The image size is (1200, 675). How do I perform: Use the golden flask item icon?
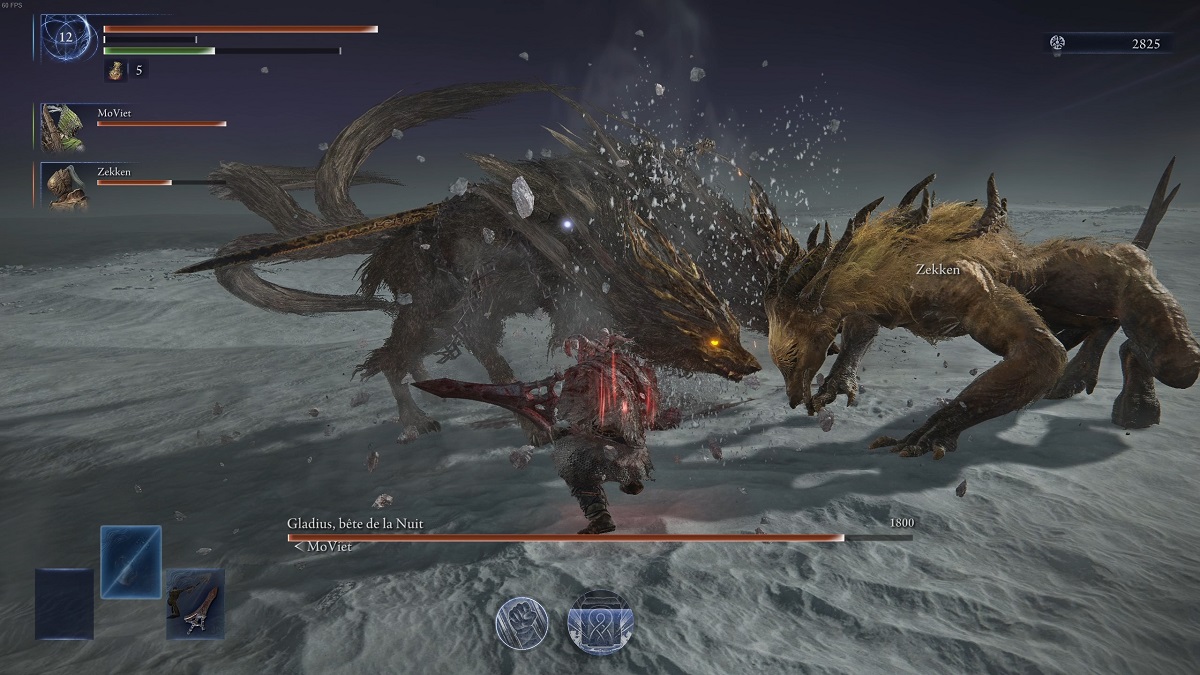[x=115, y=70]
